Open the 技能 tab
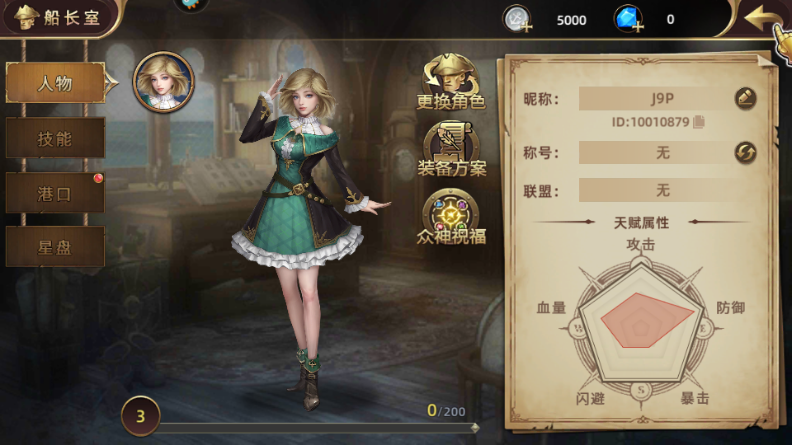This screenshot has height=445, width=792. pos(55,138)
